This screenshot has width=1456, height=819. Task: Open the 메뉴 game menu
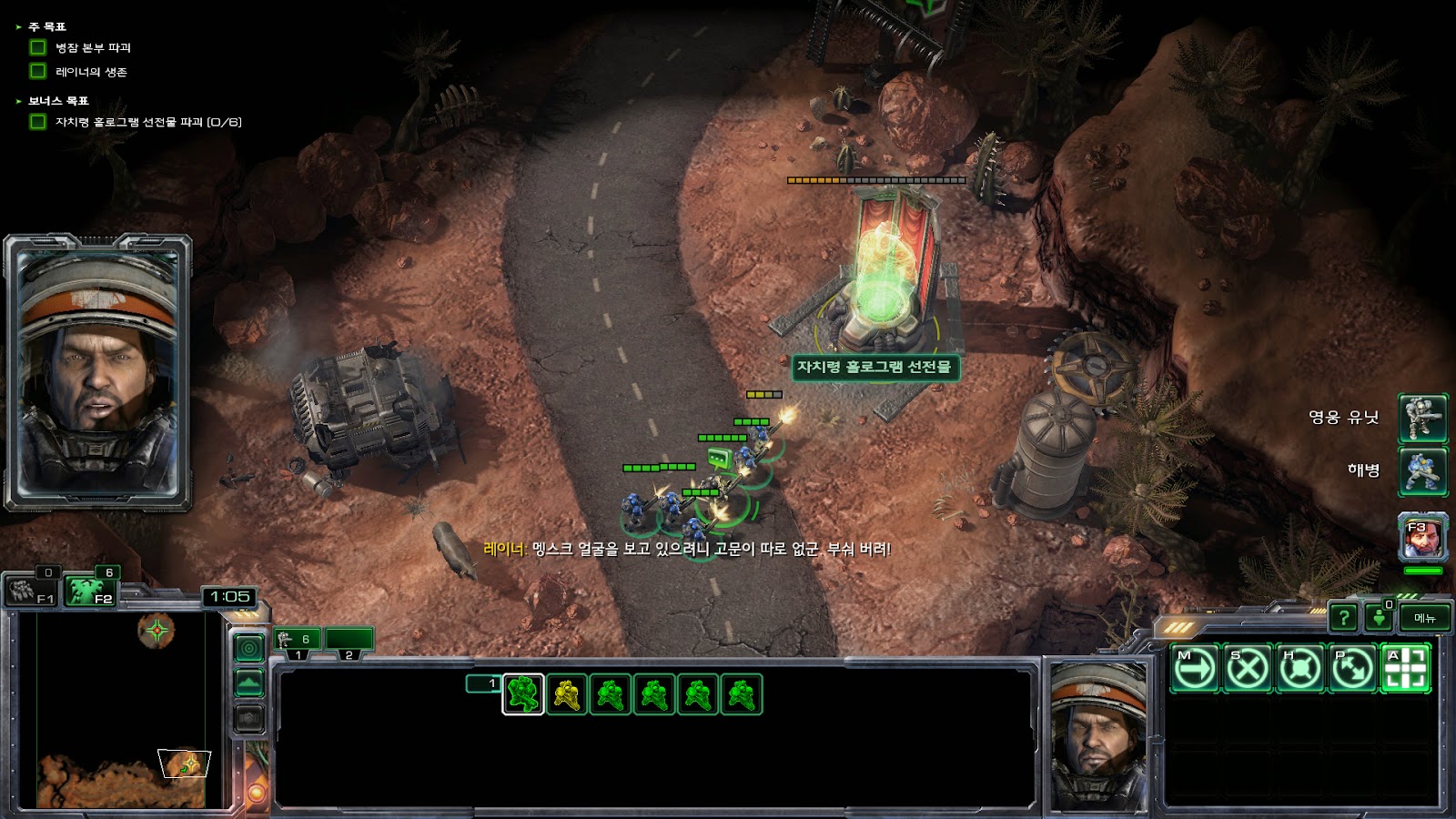1424,618
